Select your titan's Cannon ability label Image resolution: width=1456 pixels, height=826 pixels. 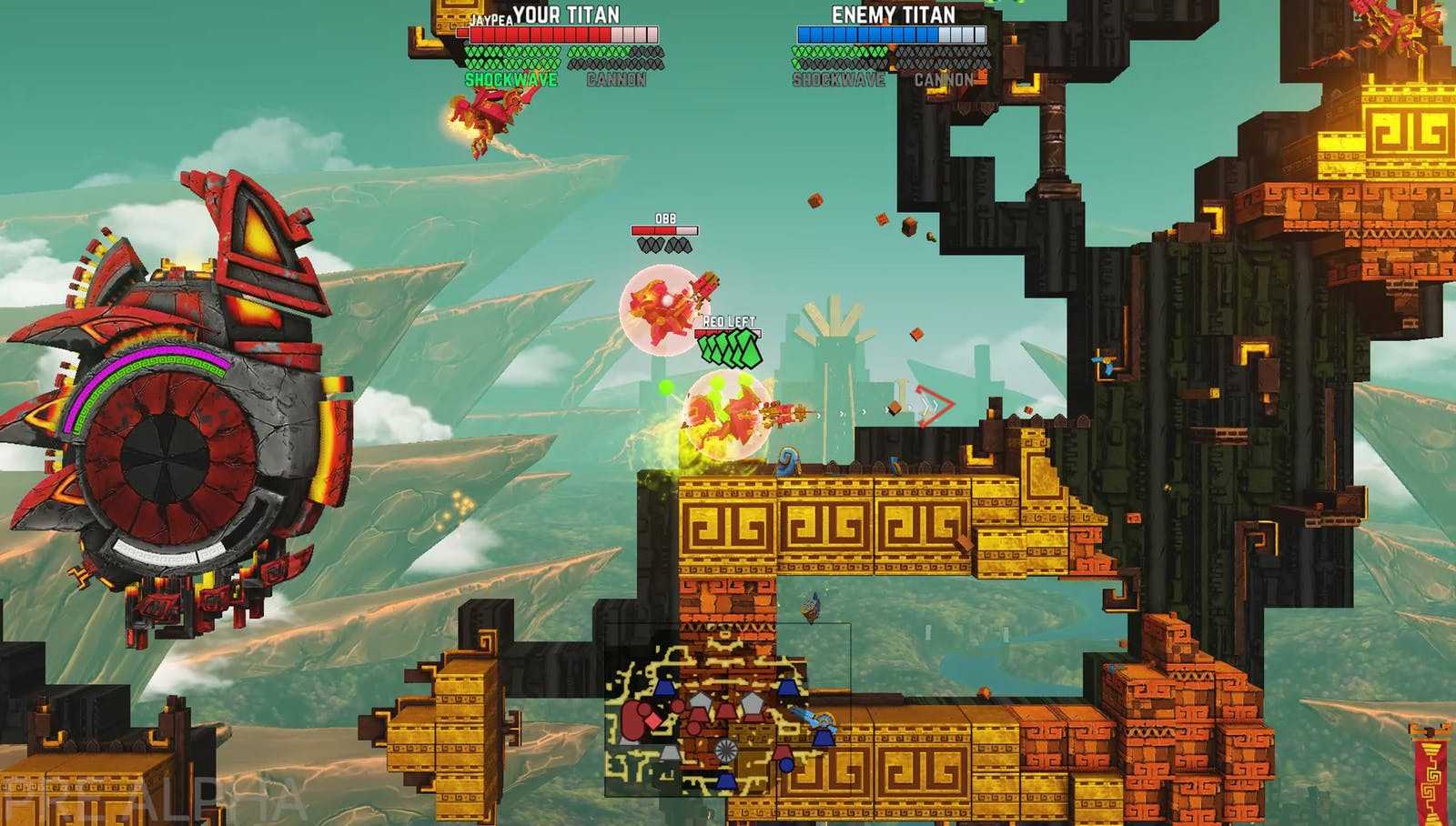point(616,80)
